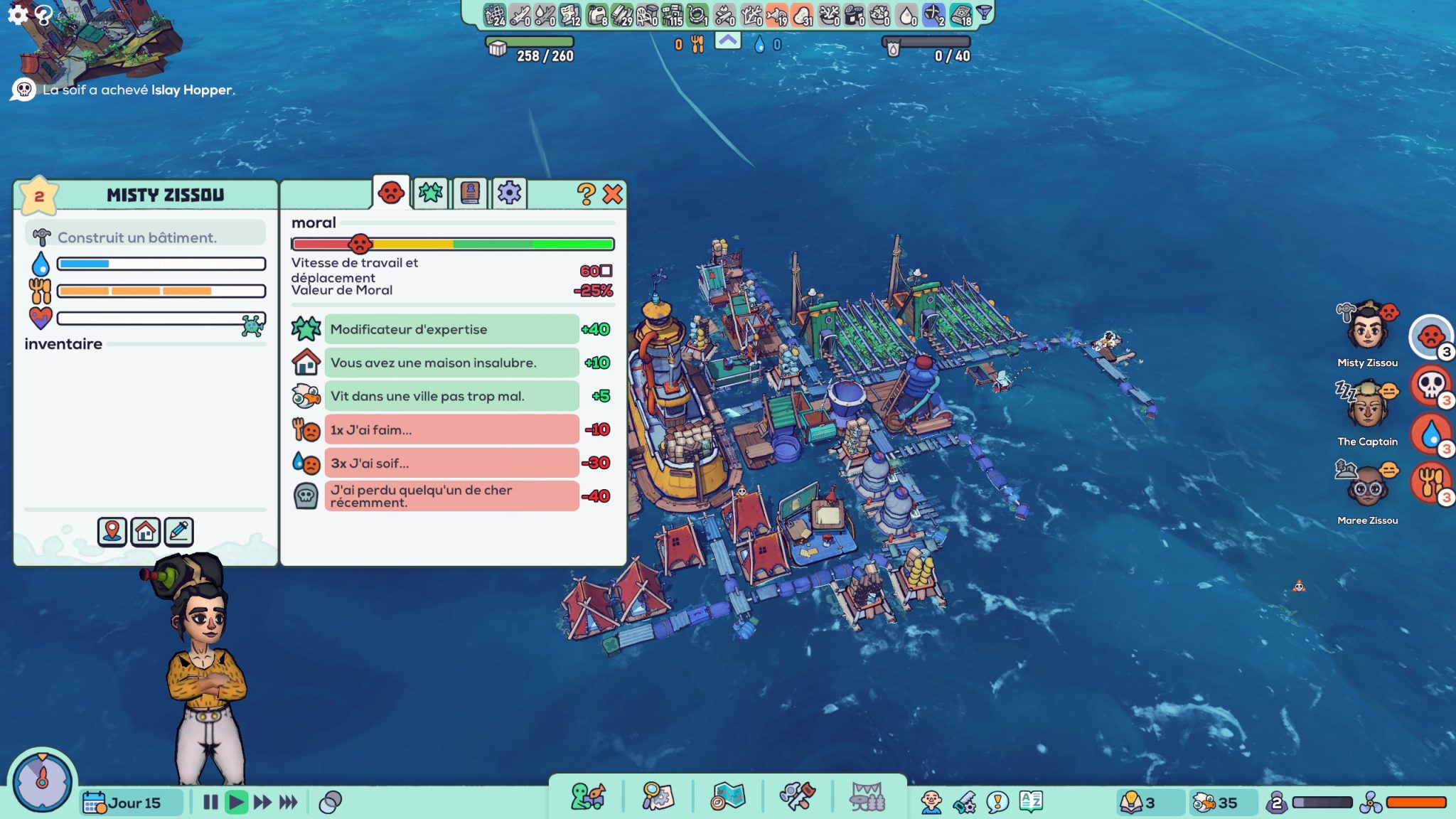
Task: Open the build menu with hammer and saw
Action: pos(796,796)
